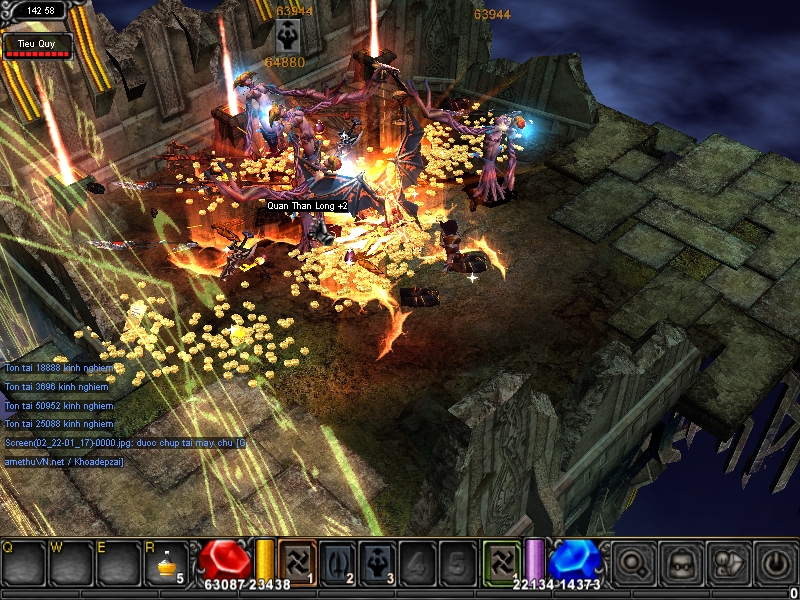Select the Tieu Quy party member frame
800x600 pixels.
click(x=38, y=46)
